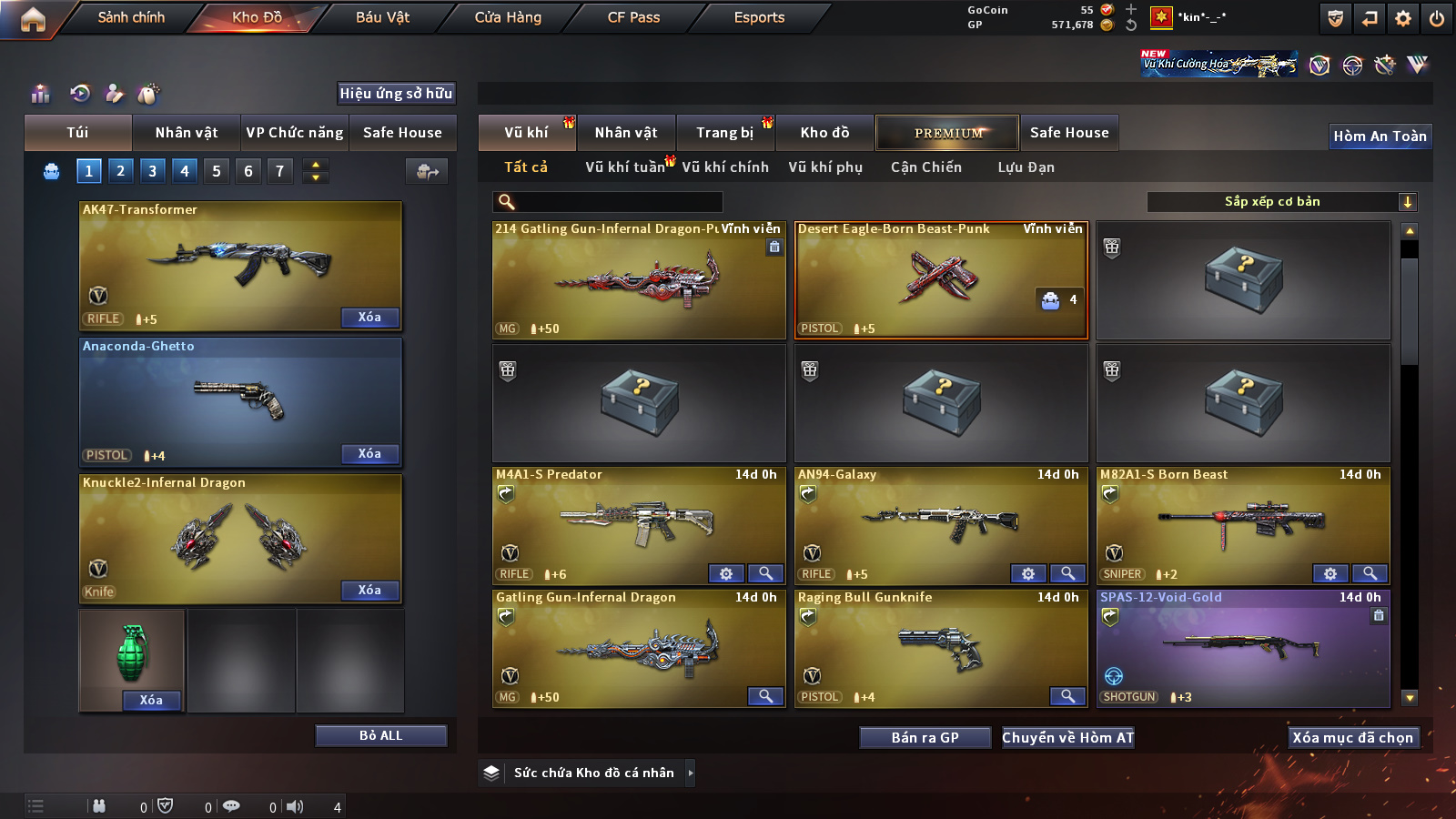Screen dimensions: 1456x819
Task: Select the Cận Chiến melee filter
Action: 925,167
